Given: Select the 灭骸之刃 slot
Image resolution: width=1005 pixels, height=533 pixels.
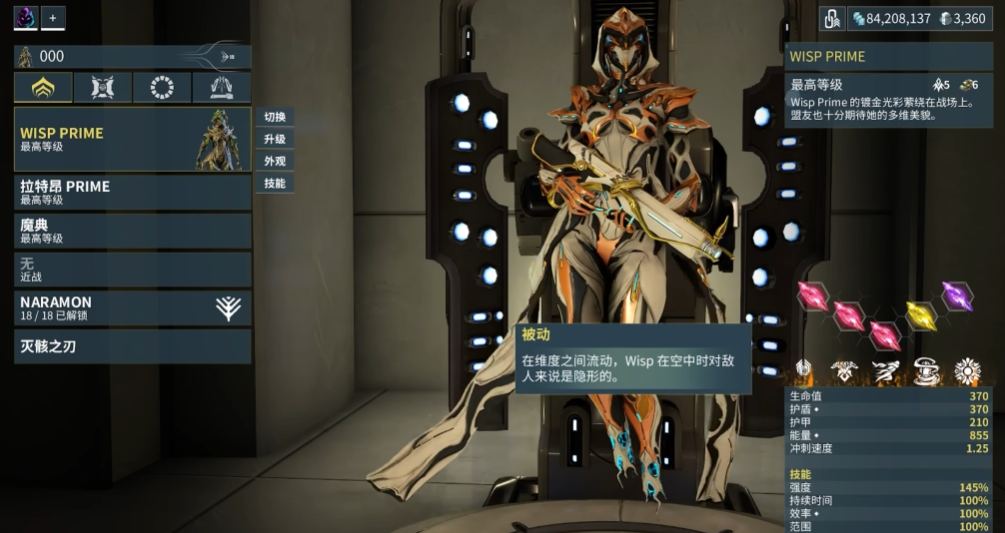Looking at the screenshot, I should (x=132, y=347).
